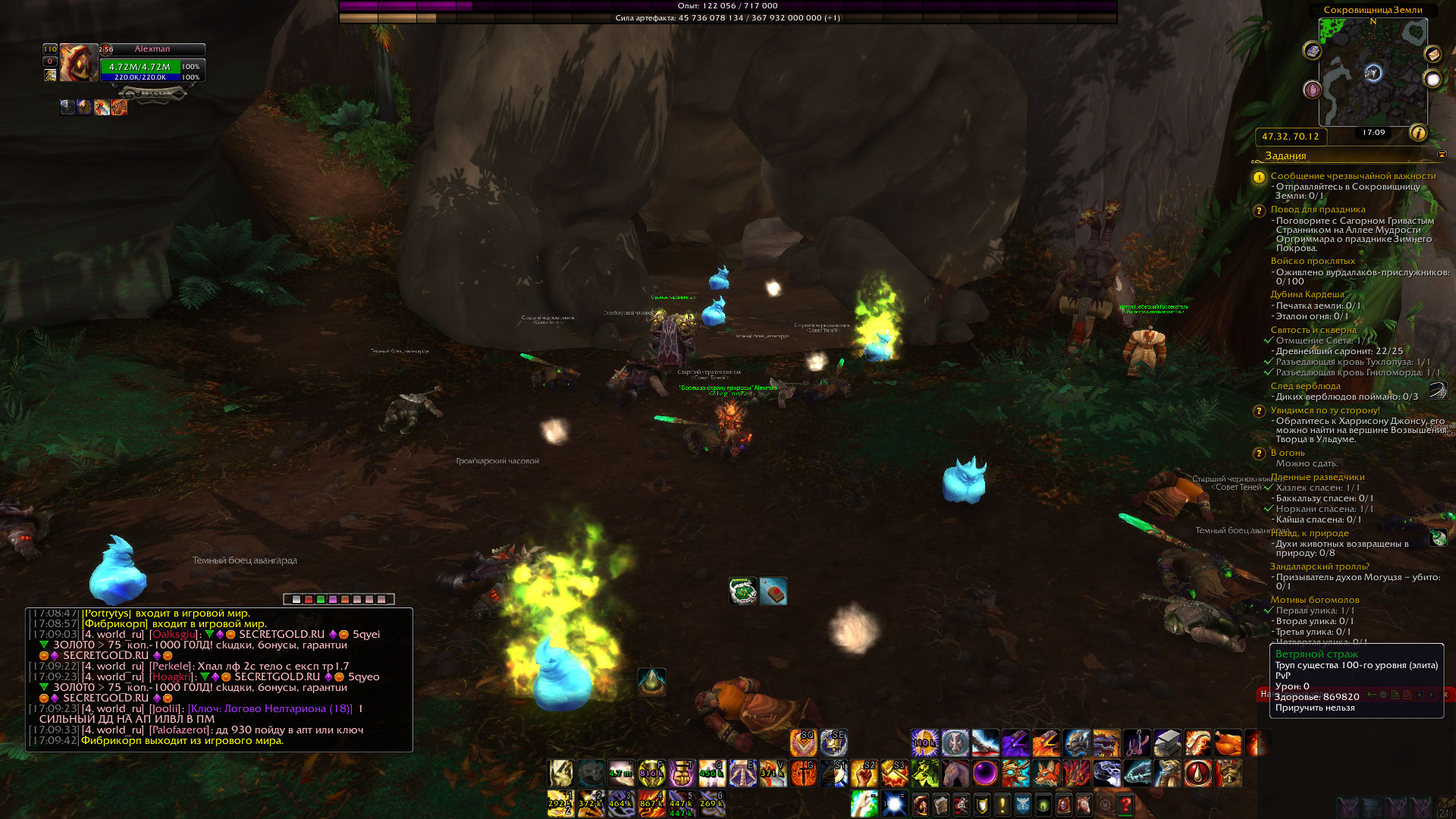Open the yellow exclamation quest log button

coord(1002,804)
